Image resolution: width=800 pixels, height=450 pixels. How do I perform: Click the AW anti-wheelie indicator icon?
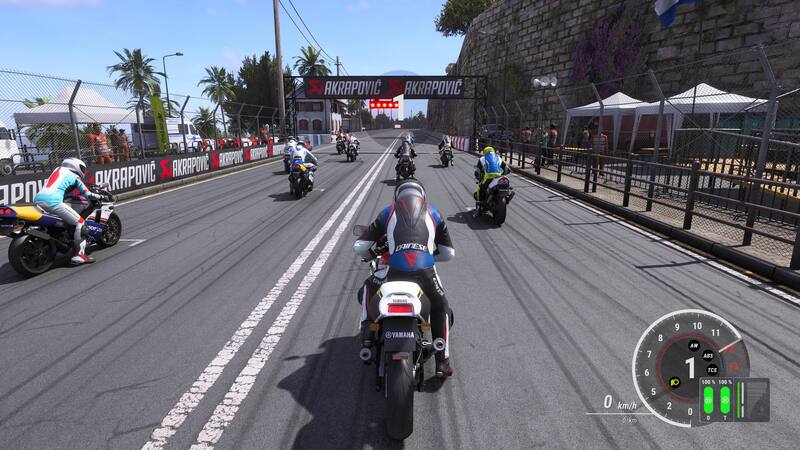tap(692, 344)
